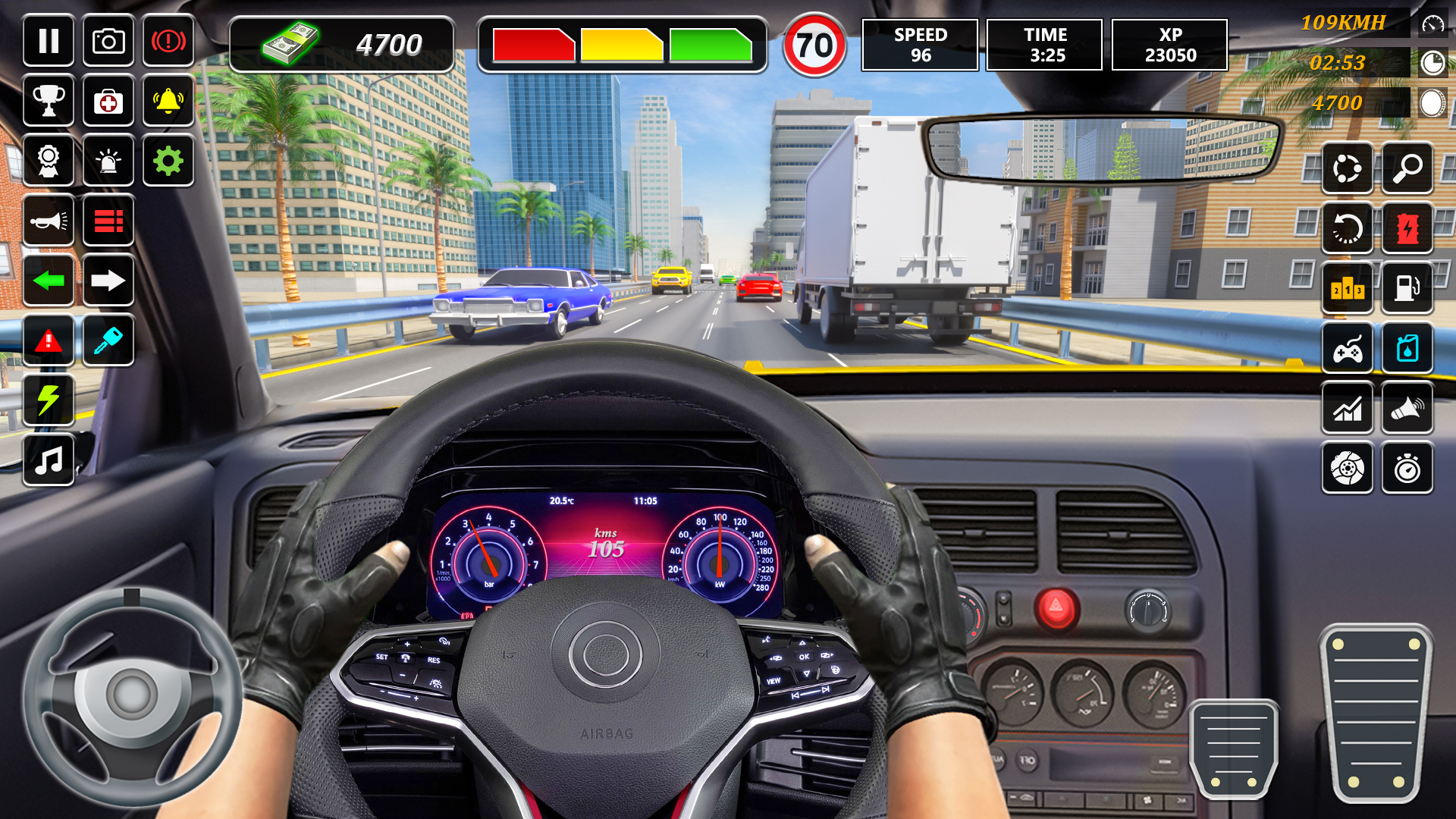This screenshot has width=1456, height=819.
Task: Check the brake disc indicator
Action: [x=1348, y=467]
